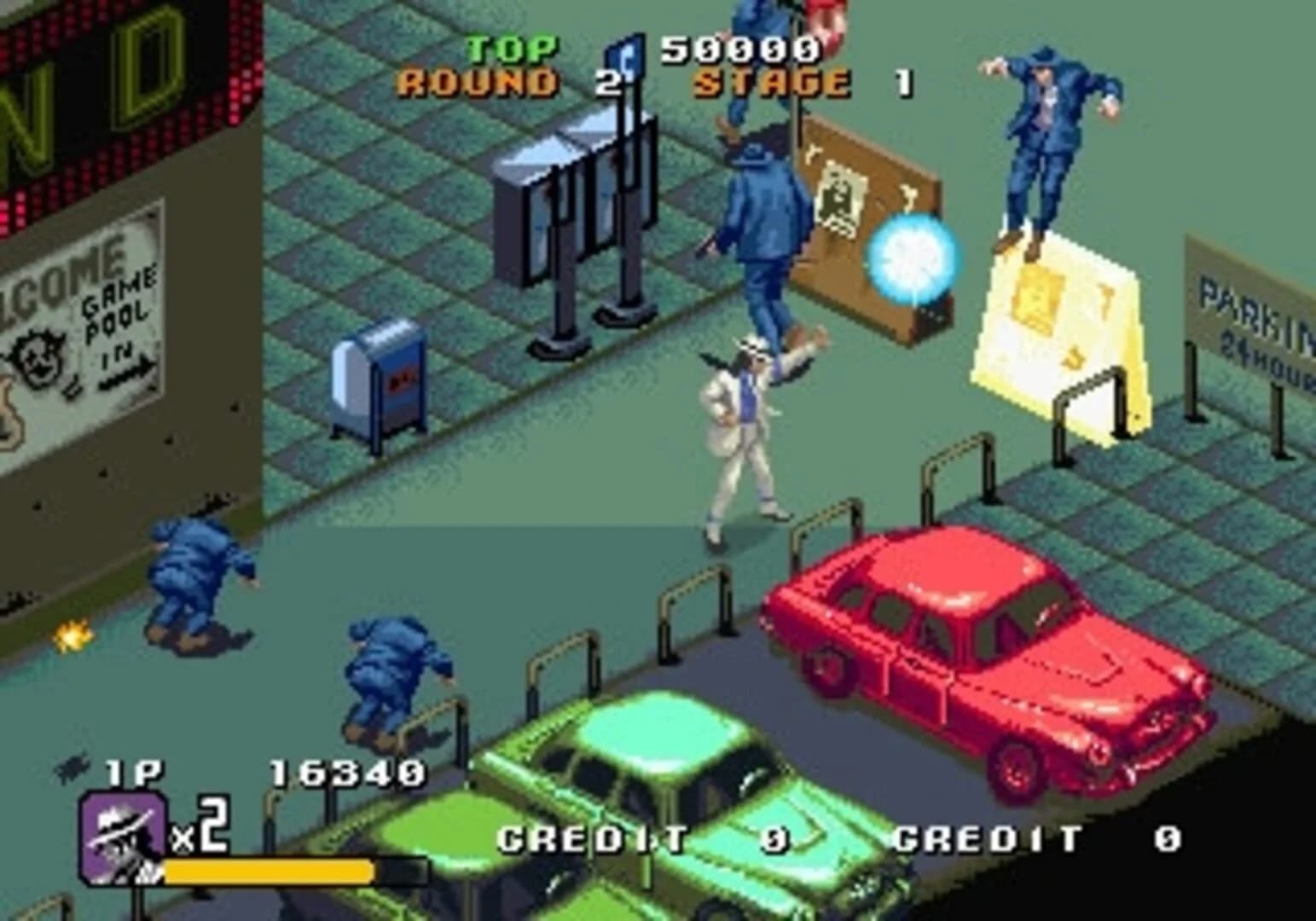Select the wanted poster on the bulletin board

[x=840, y=196]
